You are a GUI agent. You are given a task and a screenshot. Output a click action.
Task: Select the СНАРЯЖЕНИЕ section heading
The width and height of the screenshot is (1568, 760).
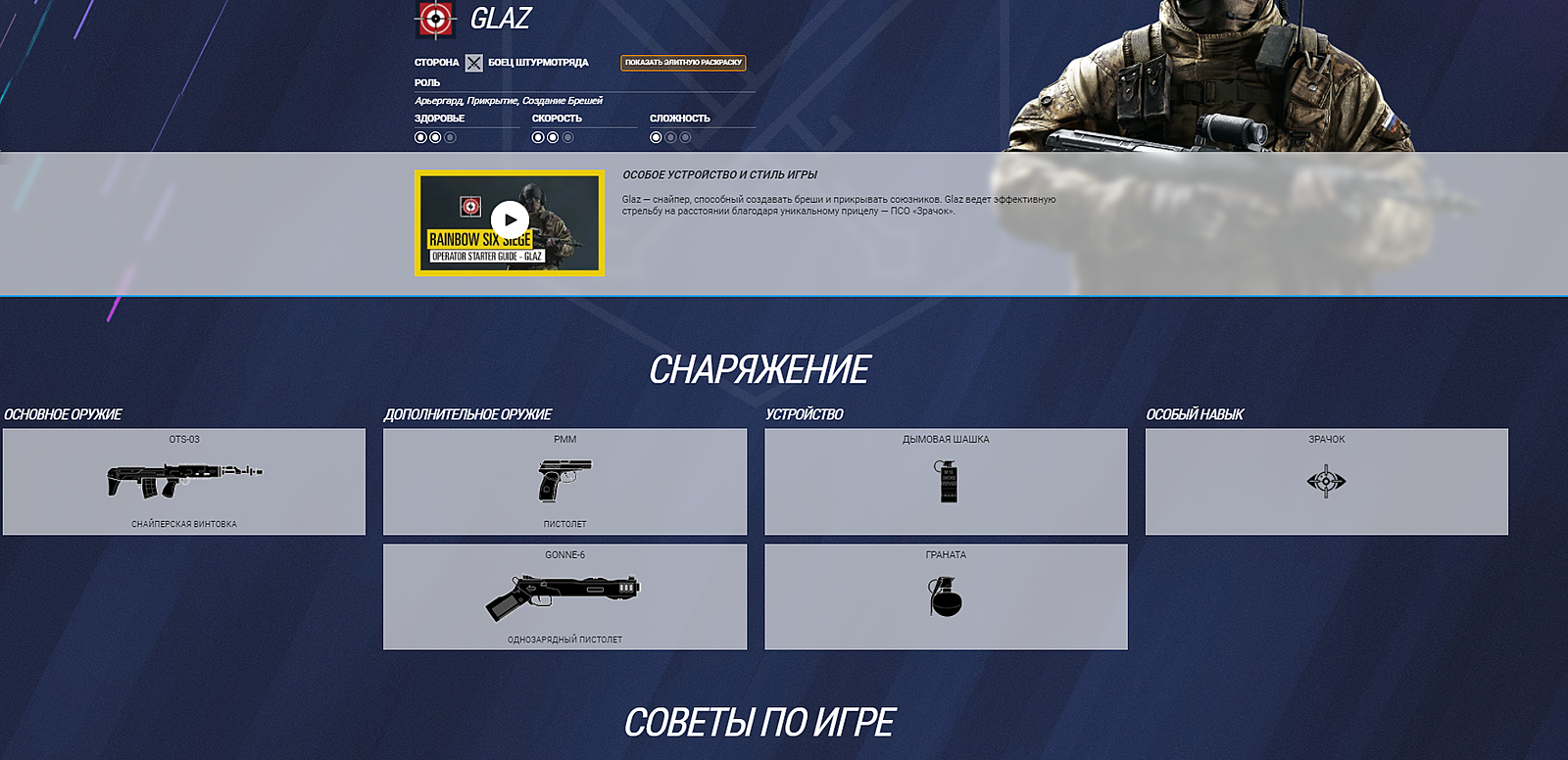(760, 369)
